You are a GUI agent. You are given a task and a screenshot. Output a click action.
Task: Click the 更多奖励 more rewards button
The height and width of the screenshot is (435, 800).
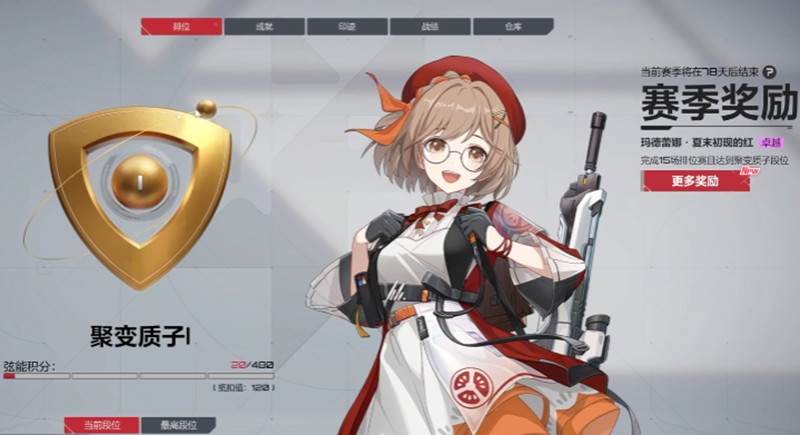click(696, 181)
